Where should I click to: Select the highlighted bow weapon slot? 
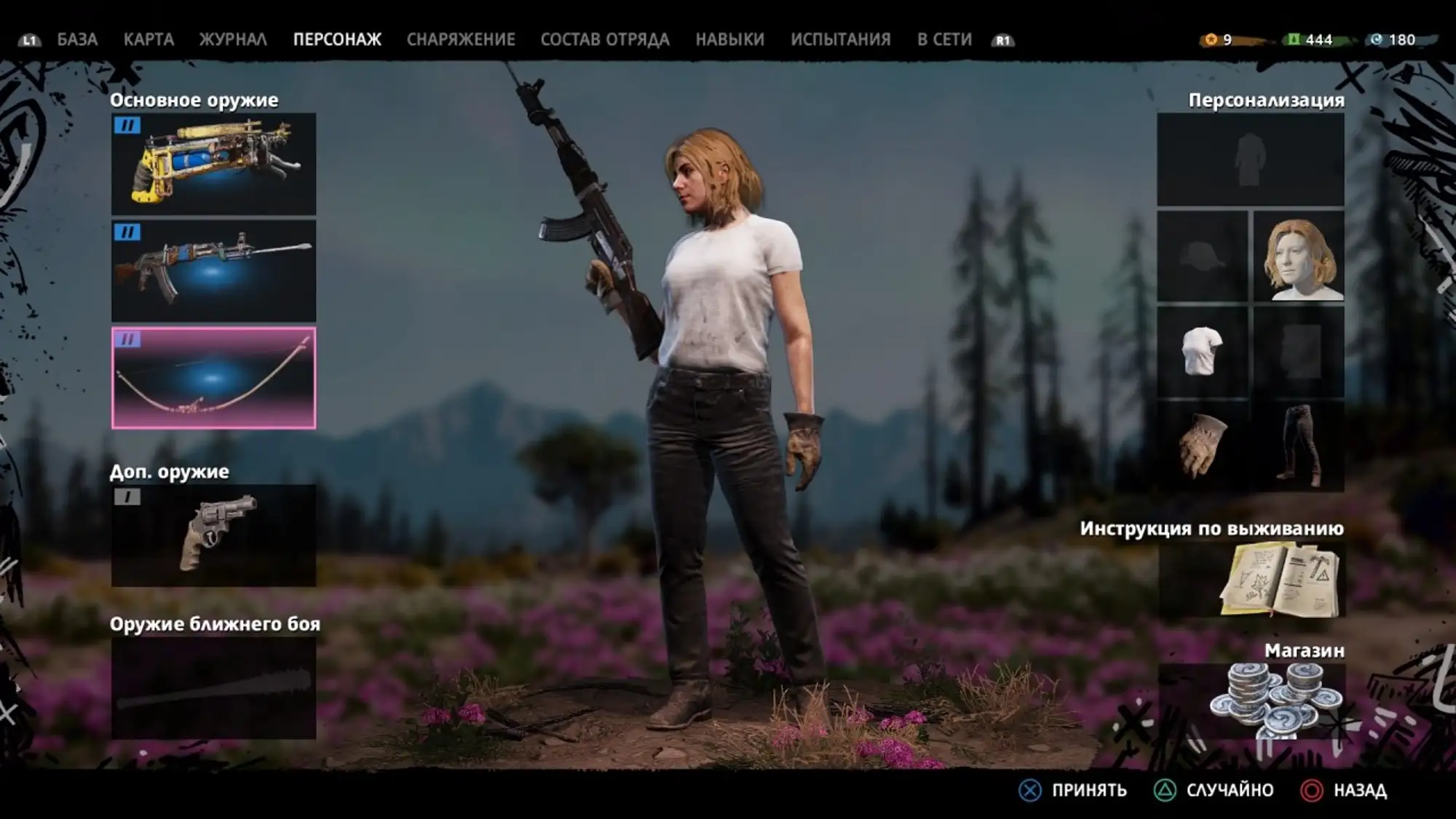click(213, 378)
